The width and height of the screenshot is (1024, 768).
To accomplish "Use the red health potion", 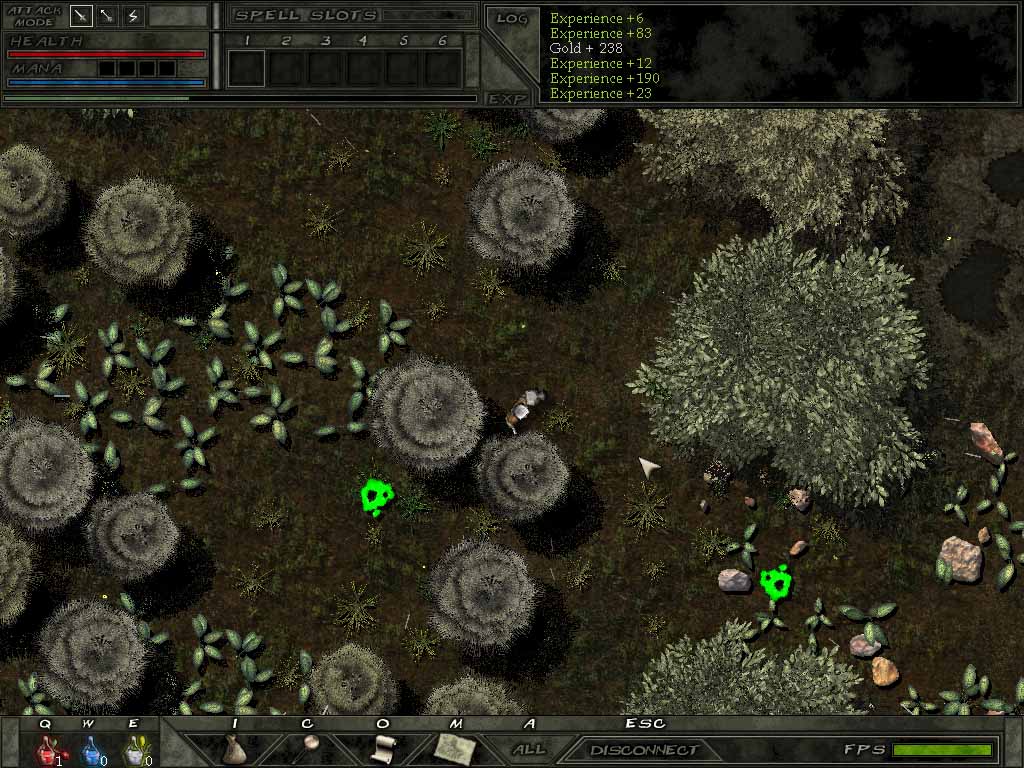I will [x=46, y=749].
